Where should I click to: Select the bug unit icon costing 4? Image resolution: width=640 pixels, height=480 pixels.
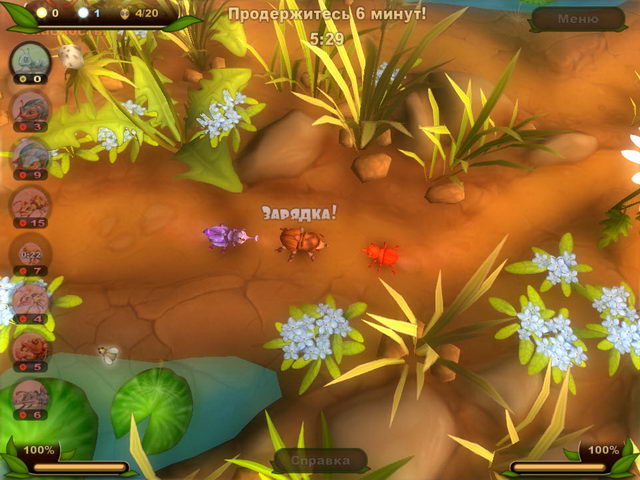[x=30, y=299]
